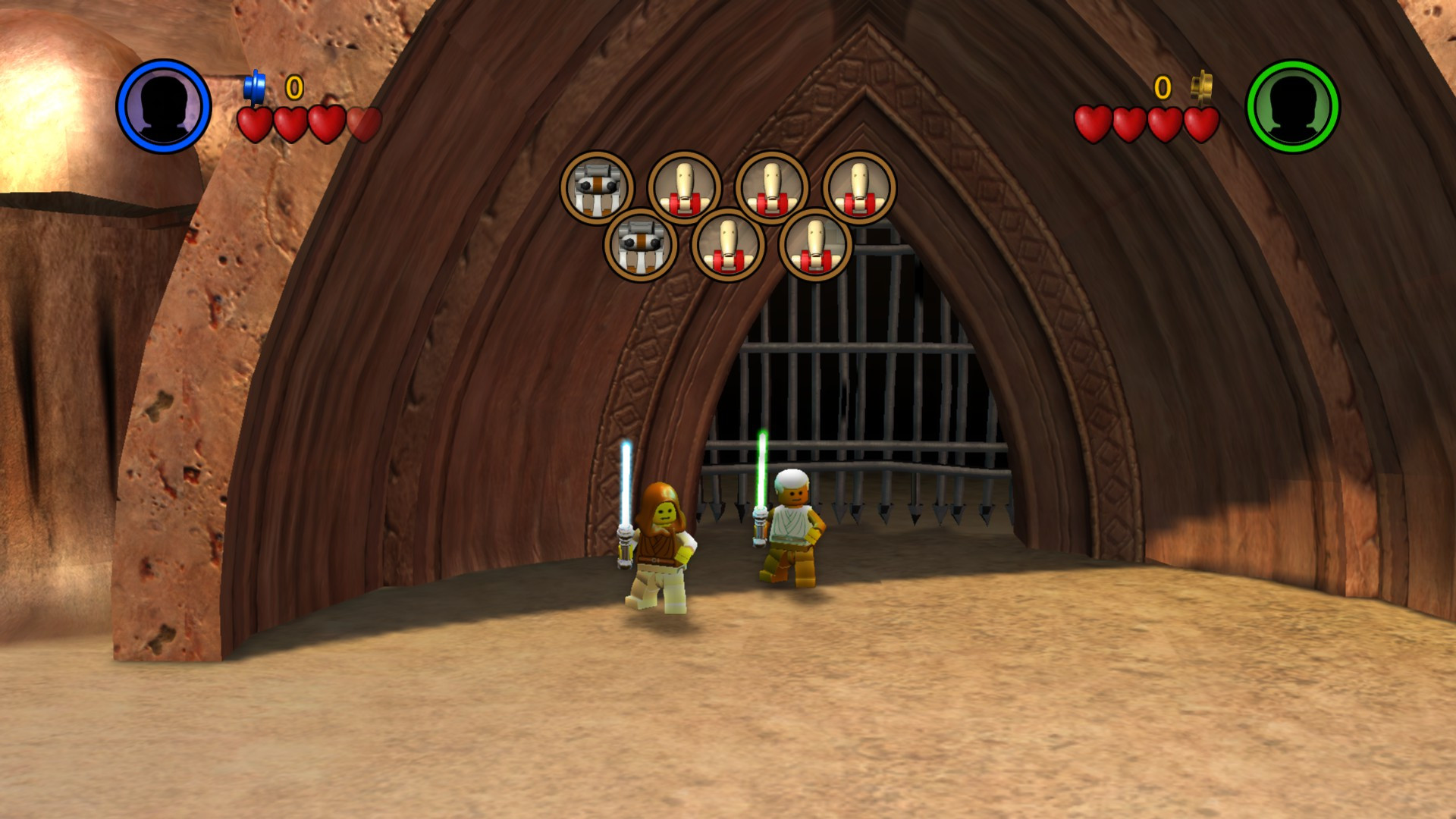Select the blue Player 1 portrait icon
Image resolution: width=1456 pixels, height=819 pixels.
click(x=163, y=106)
